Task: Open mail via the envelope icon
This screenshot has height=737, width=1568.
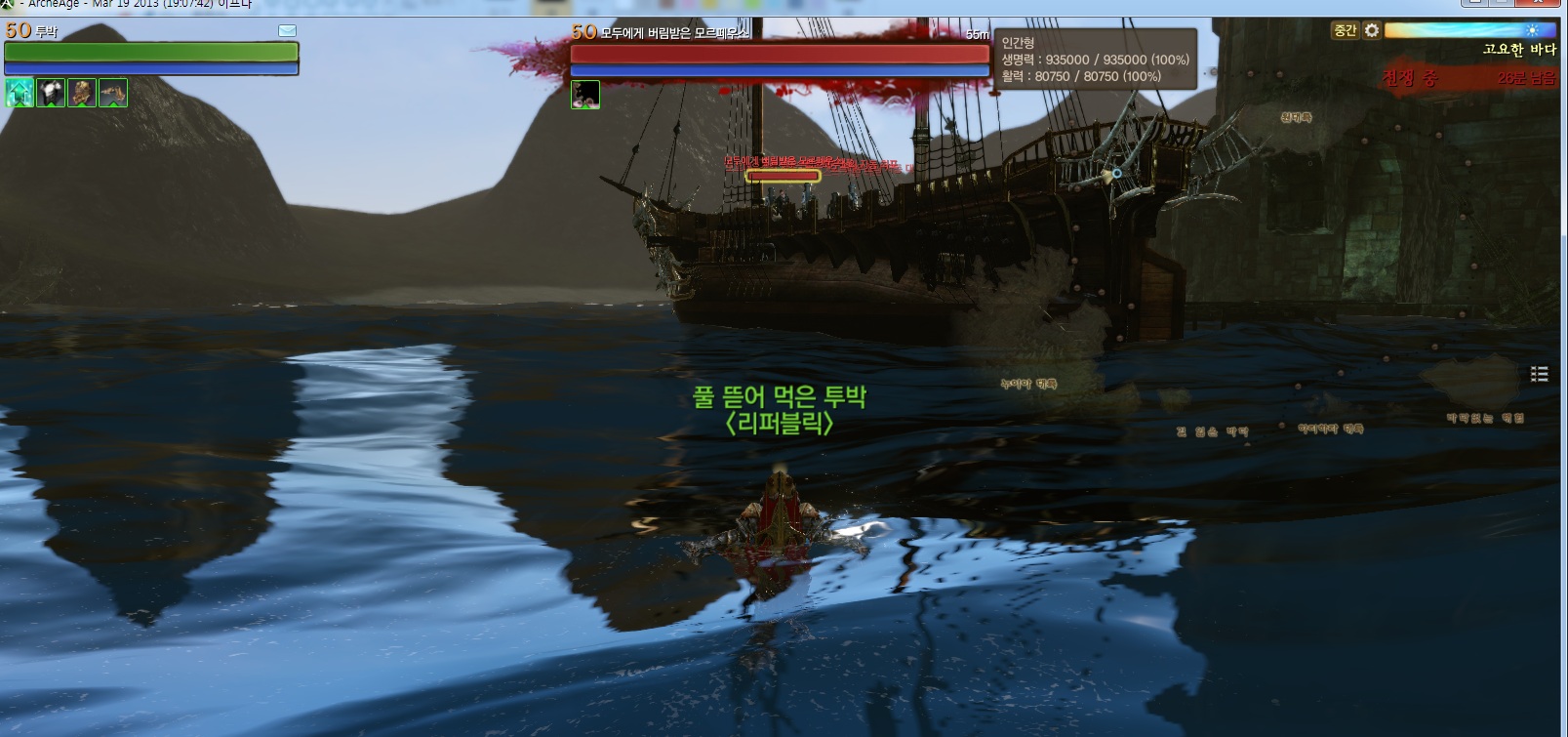Action: pos(287,30)
